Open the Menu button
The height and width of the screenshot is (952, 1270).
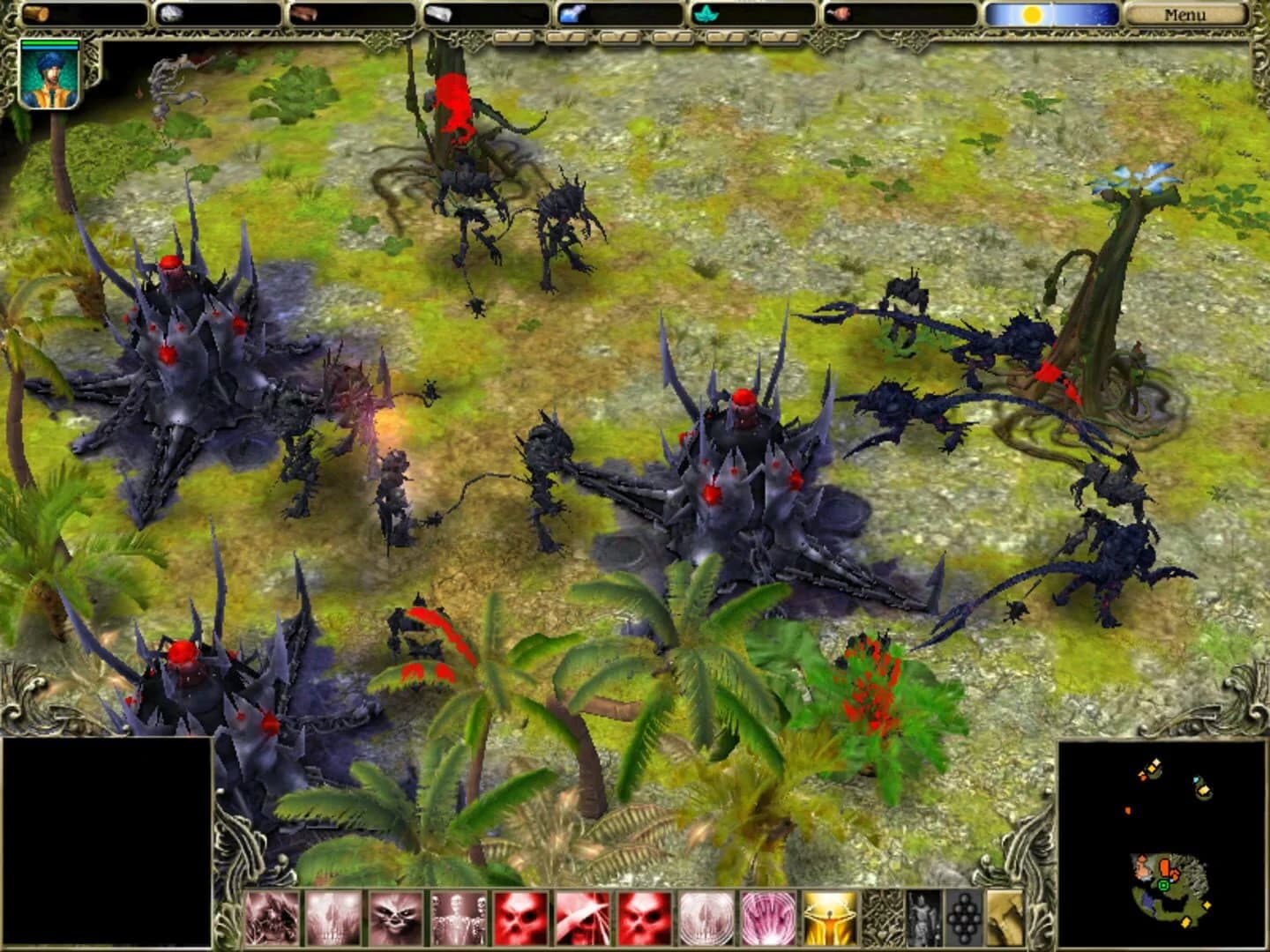click(x=1186, y=14)
